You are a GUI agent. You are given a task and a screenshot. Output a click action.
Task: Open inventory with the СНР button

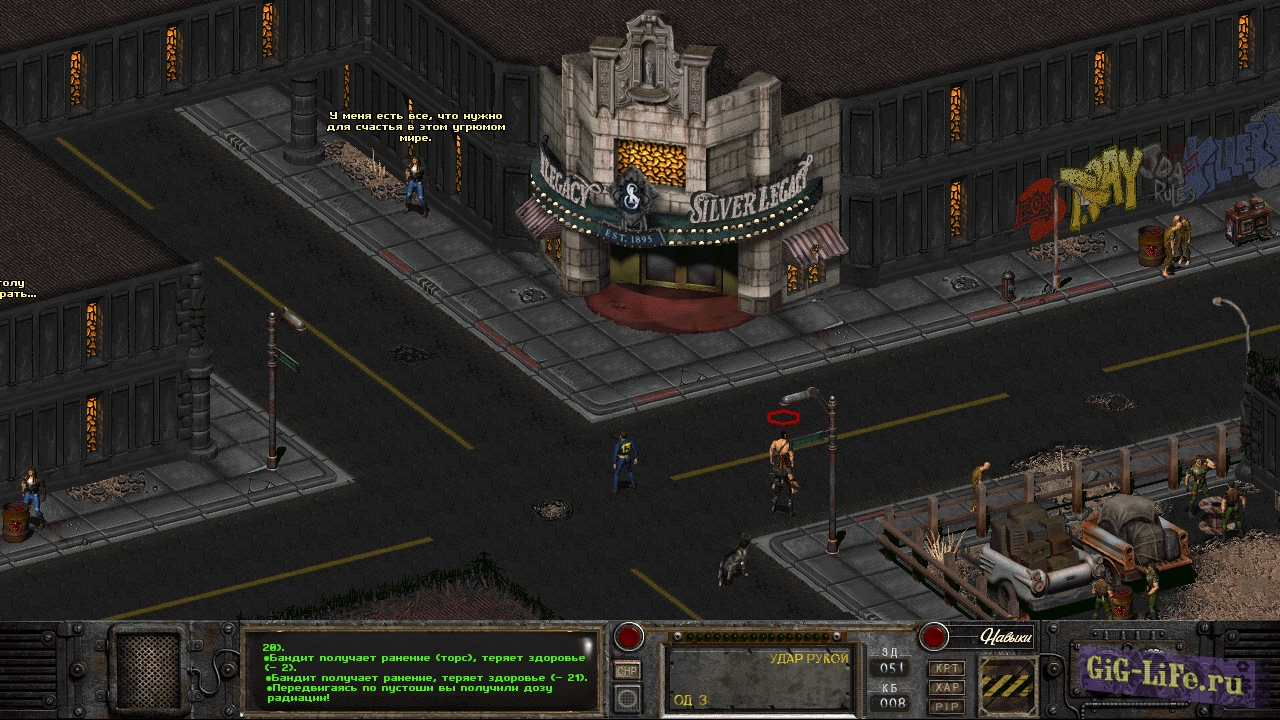[627, 671]
